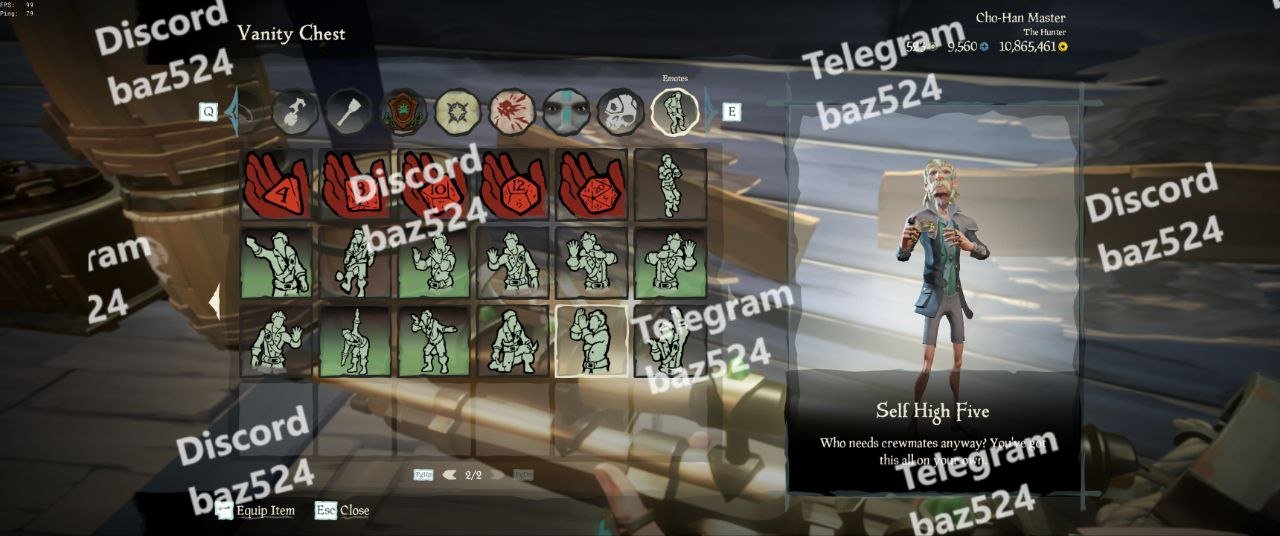Open the hook hand category tab
Image resolution: width=1280 pixels, height=536 pixels.
296,111
